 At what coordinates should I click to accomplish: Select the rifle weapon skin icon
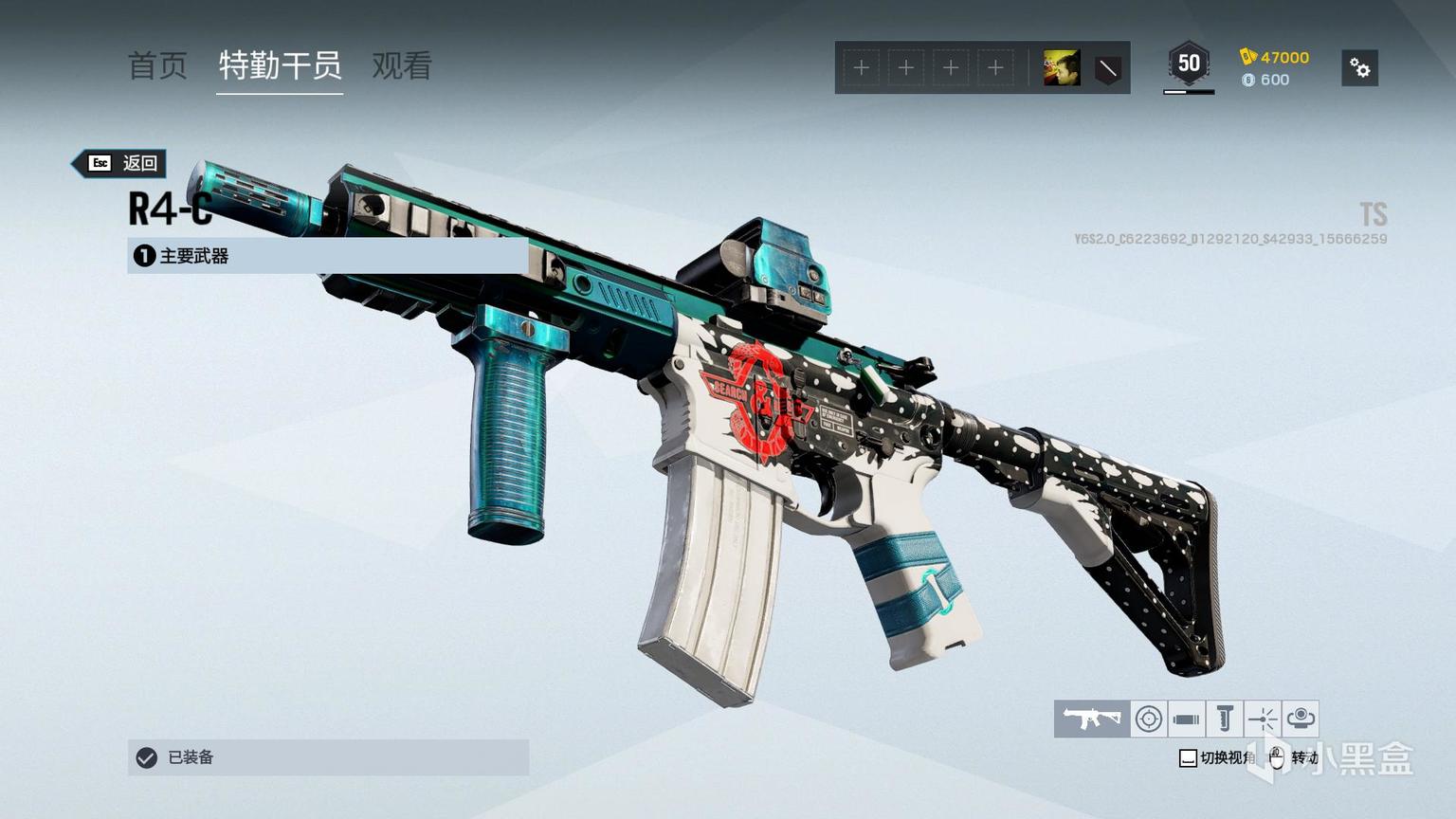click(1092, 719)
